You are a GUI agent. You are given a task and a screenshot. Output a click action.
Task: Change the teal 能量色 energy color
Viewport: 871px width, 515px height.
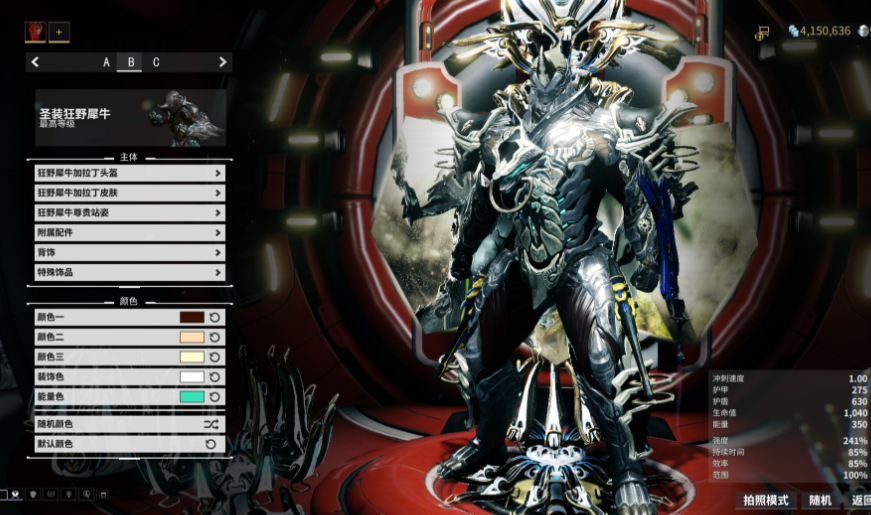click(x=191, y=397)
